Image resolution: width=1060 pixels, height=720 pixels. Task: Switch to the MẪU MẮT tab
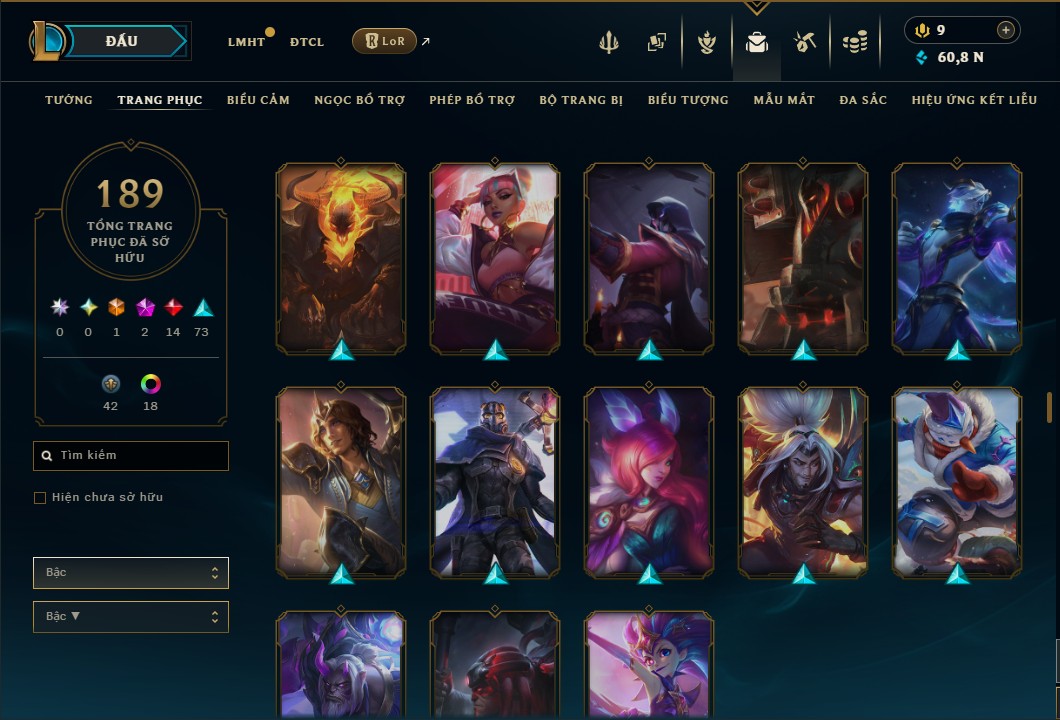[784, 100]
